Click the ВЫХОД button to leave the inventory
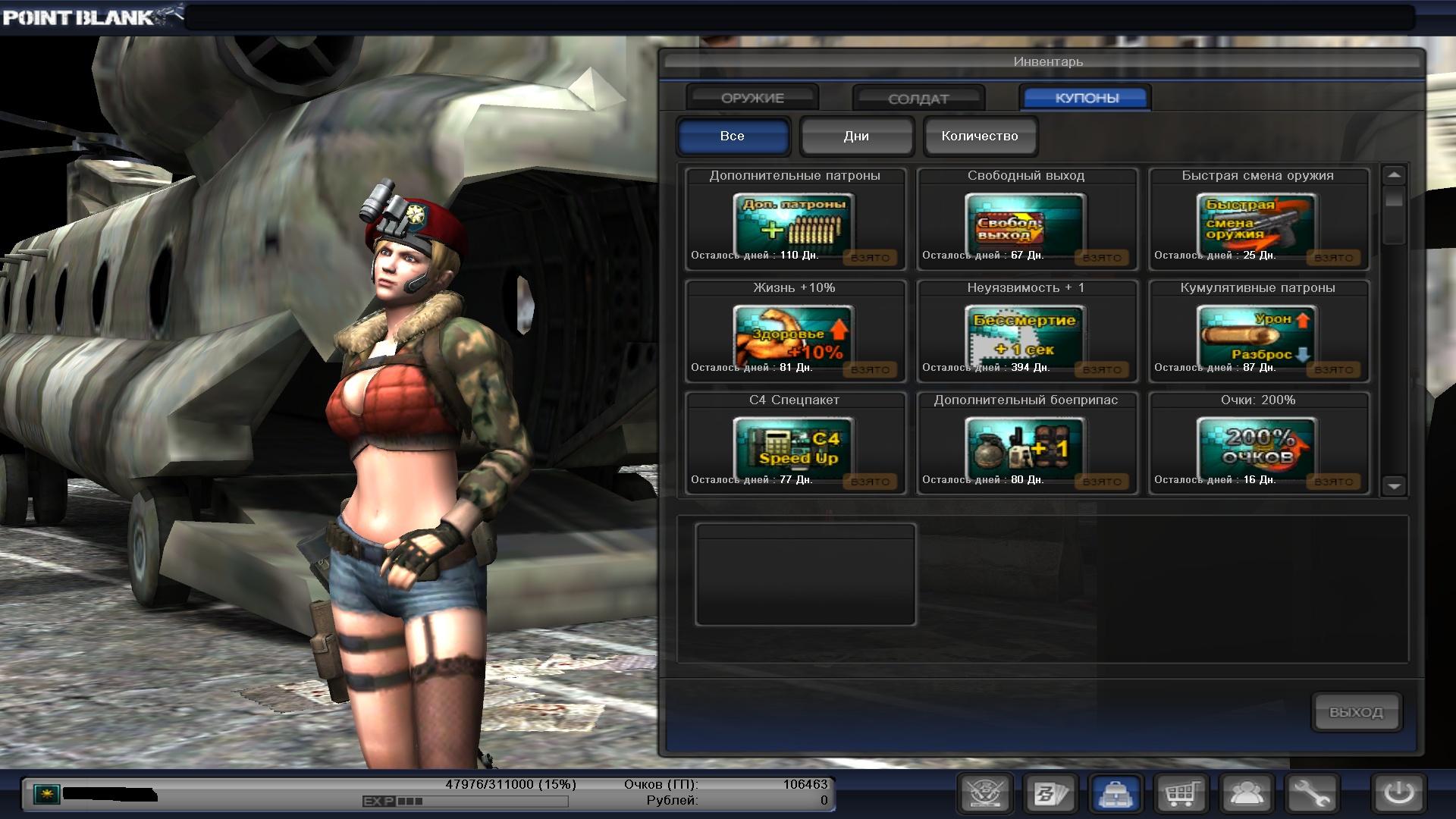The width and height of the screenshot is (1456, 819). coord(1356,712)
